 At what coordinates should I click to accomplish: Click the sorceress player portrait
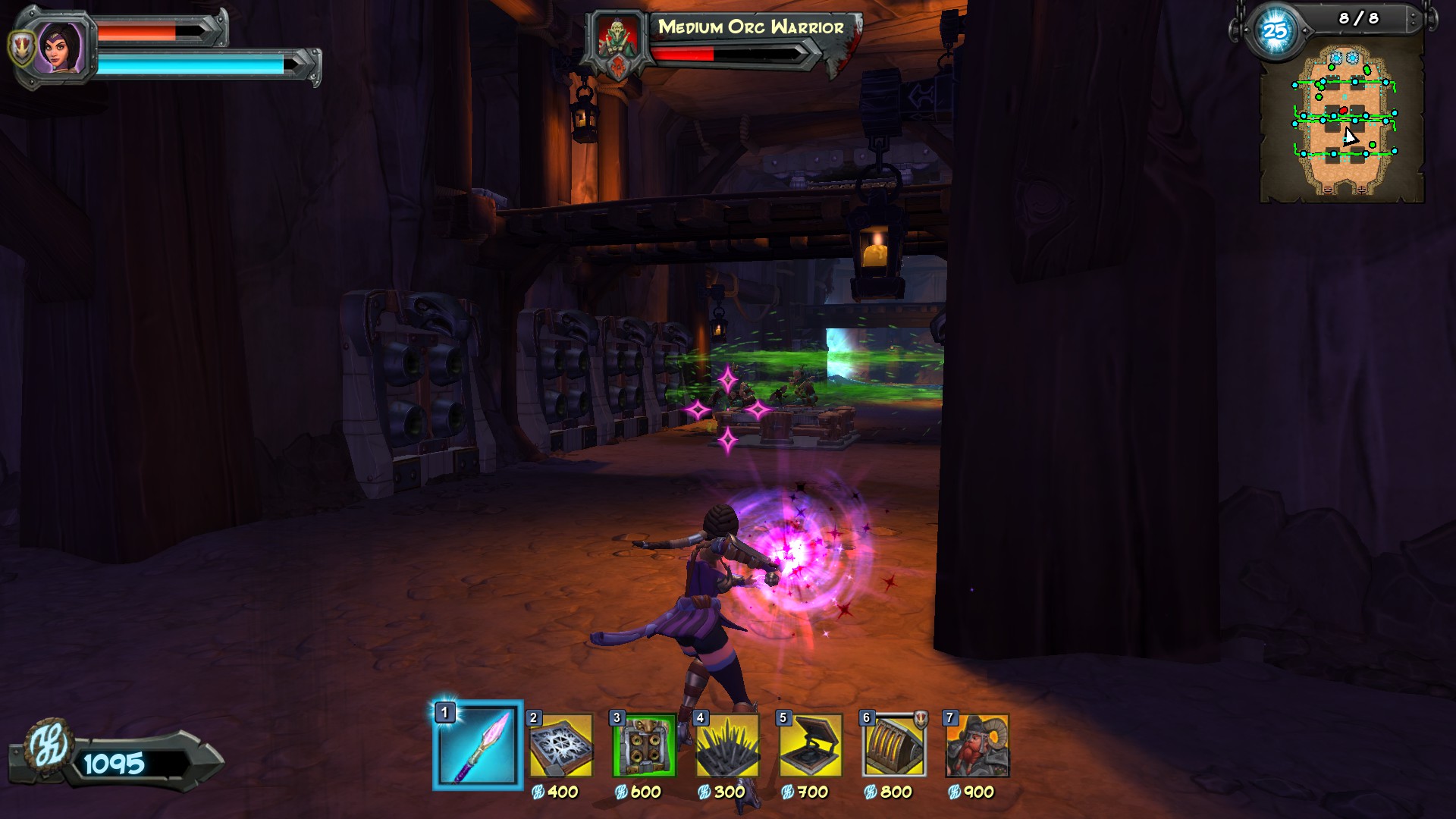pyautogui.click(x=60, y=47)
